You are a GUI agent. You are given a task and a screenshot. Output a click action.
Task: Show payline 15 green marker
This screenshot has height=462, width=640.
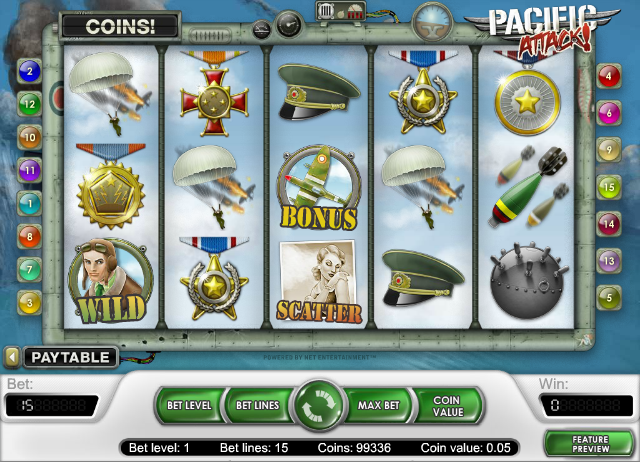pos(607,186)
